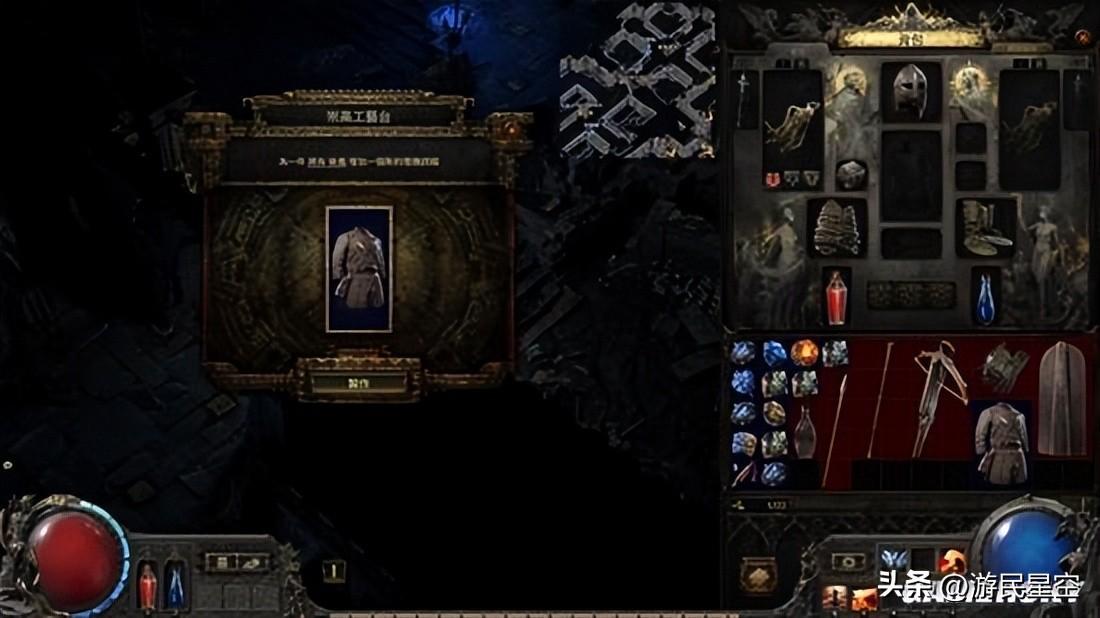Select the equipped helmet slot
This screenshot has width=1100, height=618.
[910, 92]
